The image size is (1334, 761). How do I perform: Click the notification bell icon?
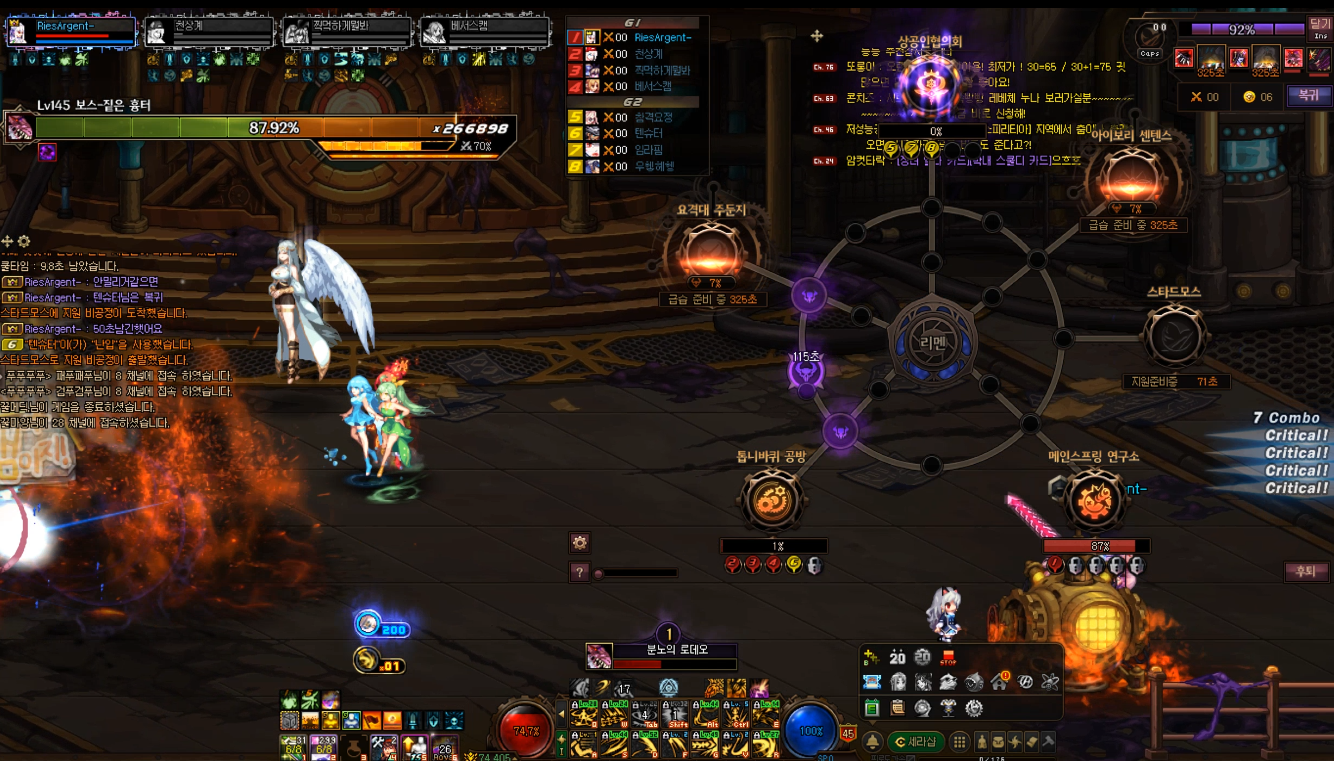tap(872, 742)
